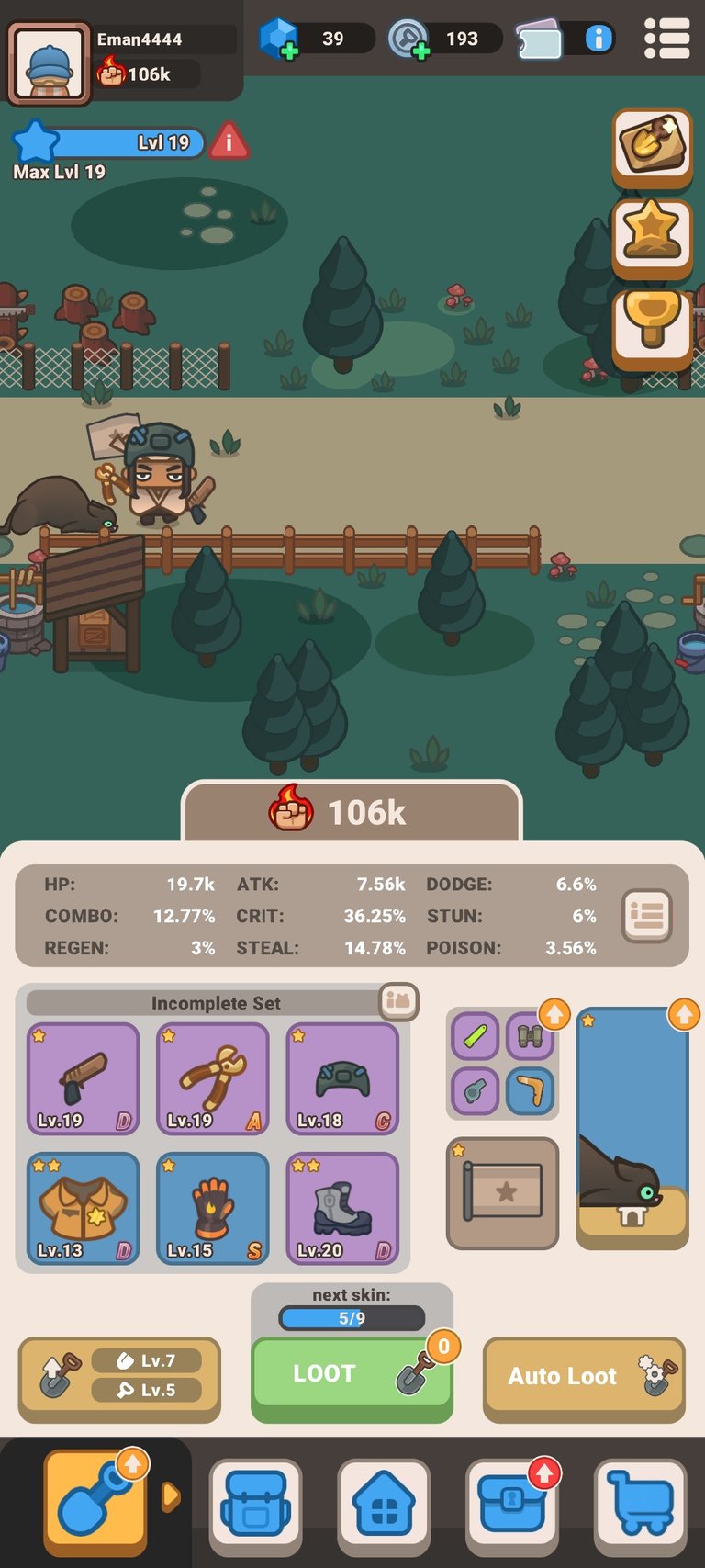The image size is (705, 1568).
Task: Select the Lv.19 pliers equipment slot
Action: coord(213,1078)
